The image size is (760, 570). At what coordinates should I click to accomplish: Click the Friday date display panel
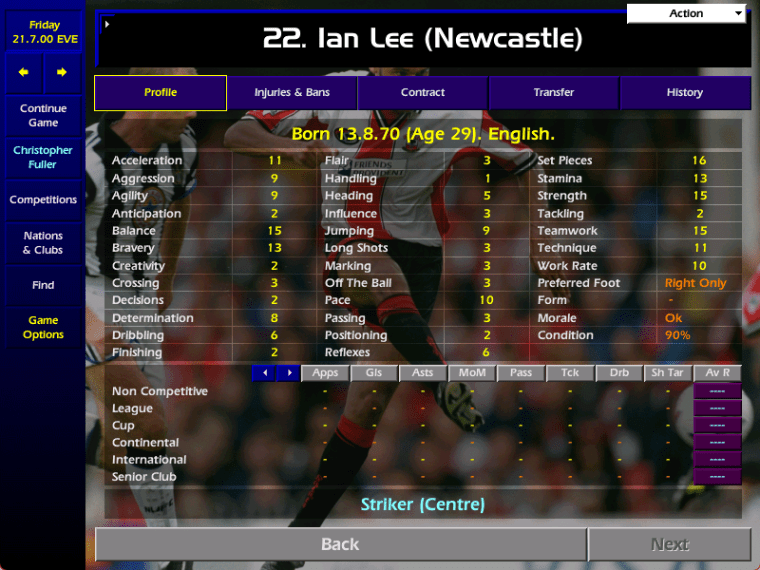(43, 32)
